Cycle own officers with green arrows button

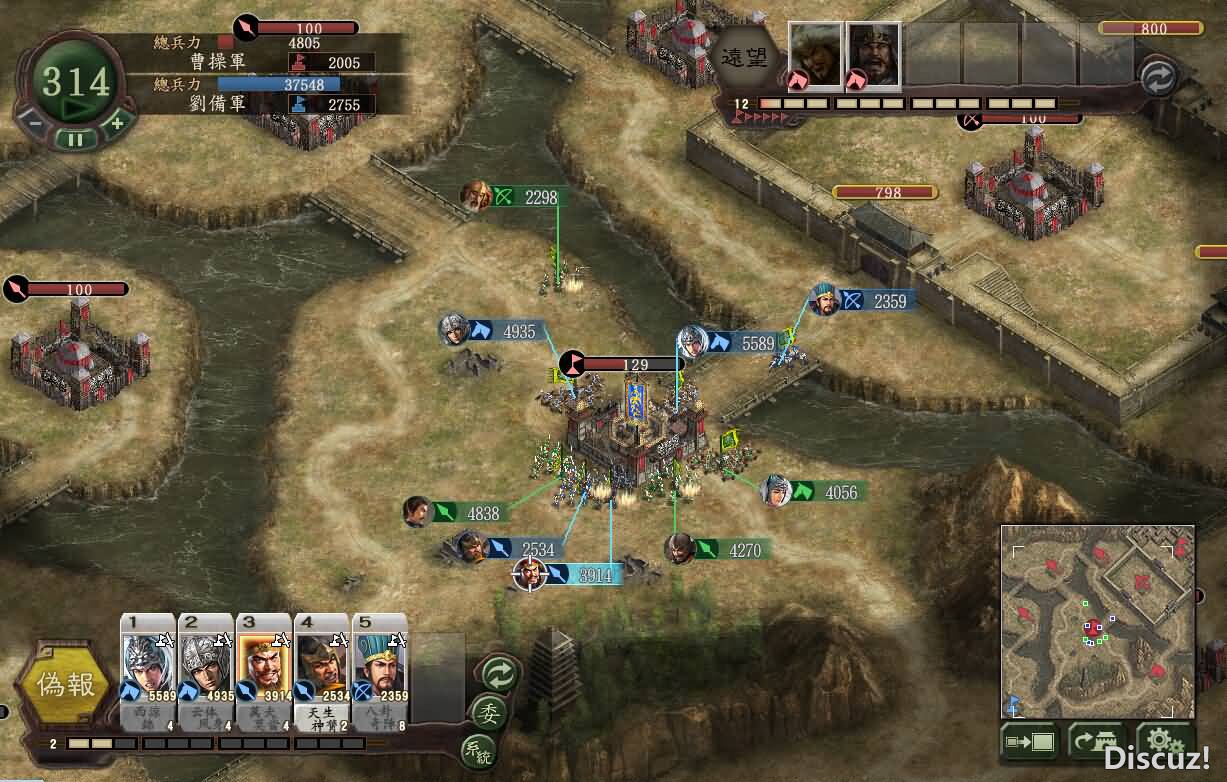[x=498, y=673]
